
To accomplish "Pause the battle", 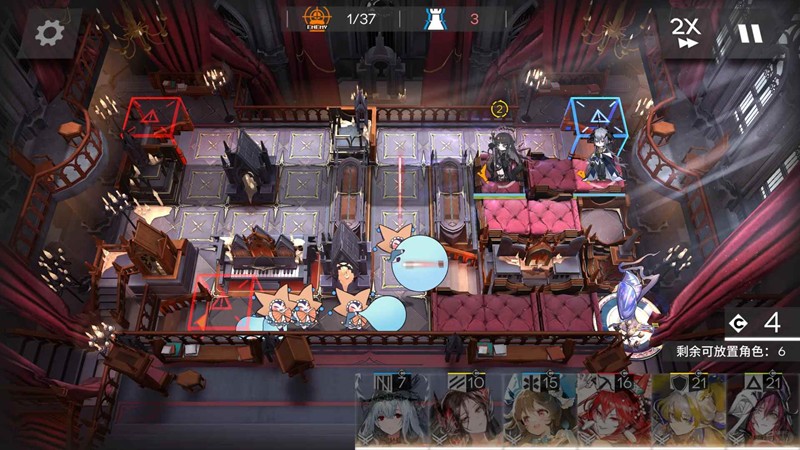I will point(749,33).
